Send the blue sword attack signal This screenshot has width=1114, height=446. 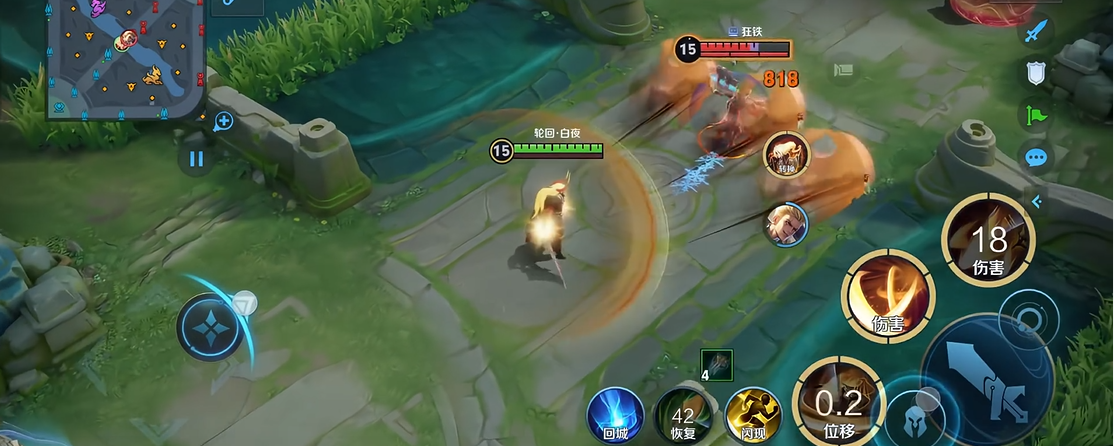(x=1036, y=30)
